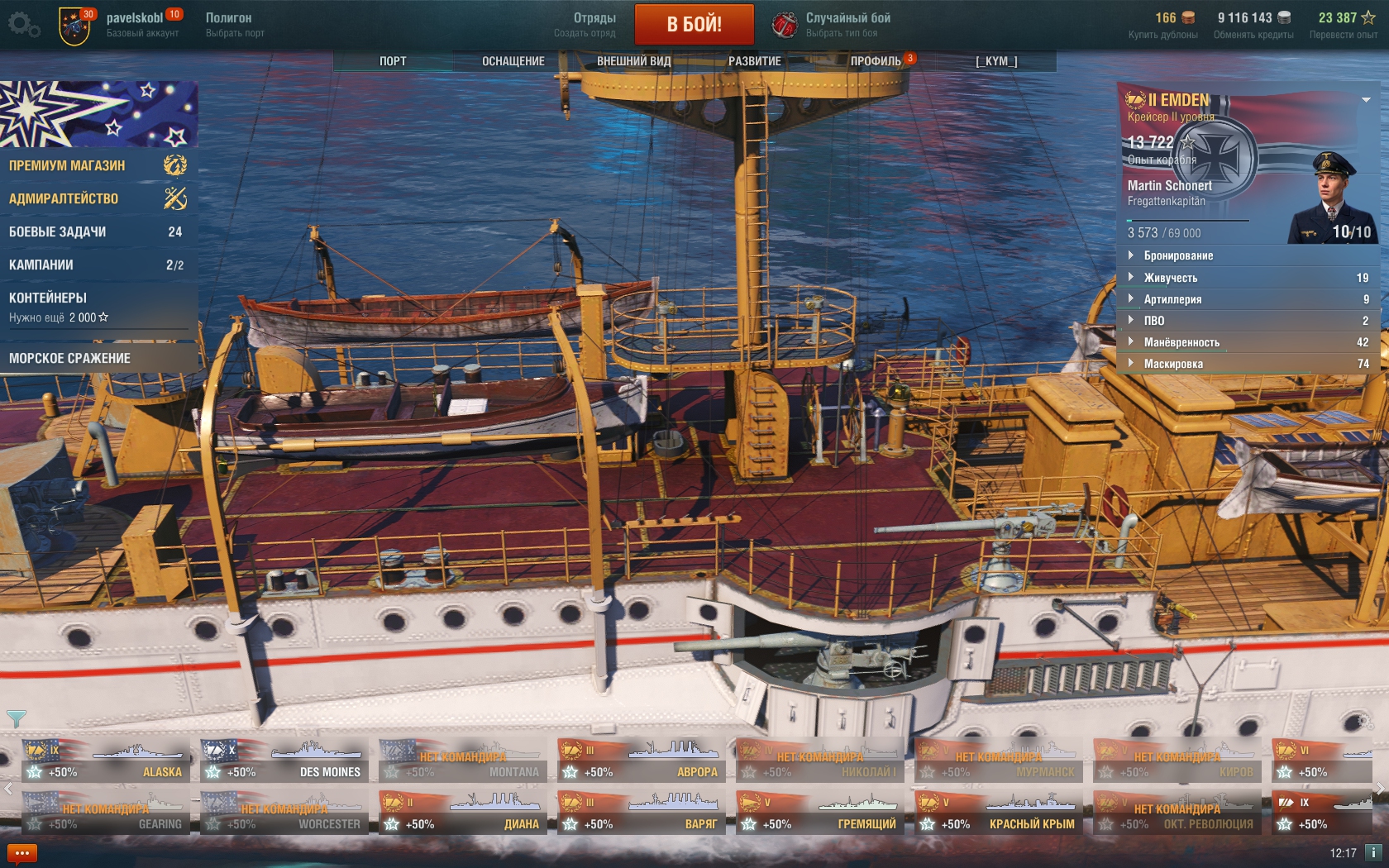The height and width of the screenshot is (868, 1389).
Task: Go to the РАЗВИТИЕ tab
Action: [x=754, y=61]
